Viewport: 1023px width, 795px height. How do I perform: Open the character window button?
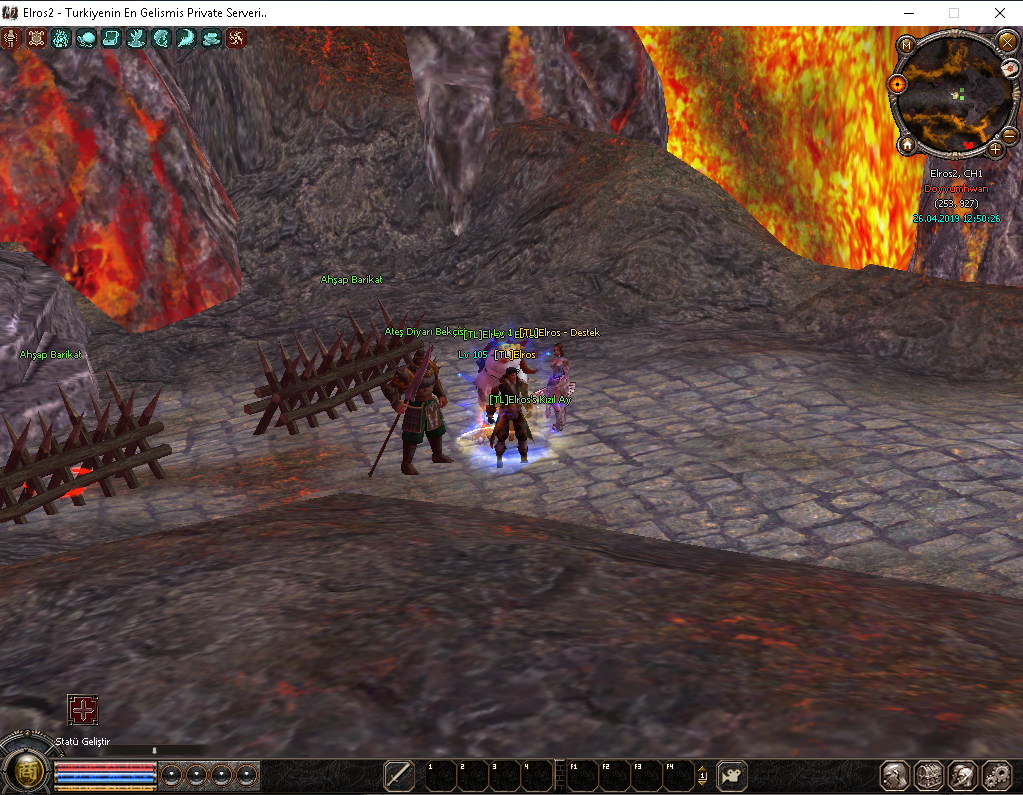[x=895, y=776]
